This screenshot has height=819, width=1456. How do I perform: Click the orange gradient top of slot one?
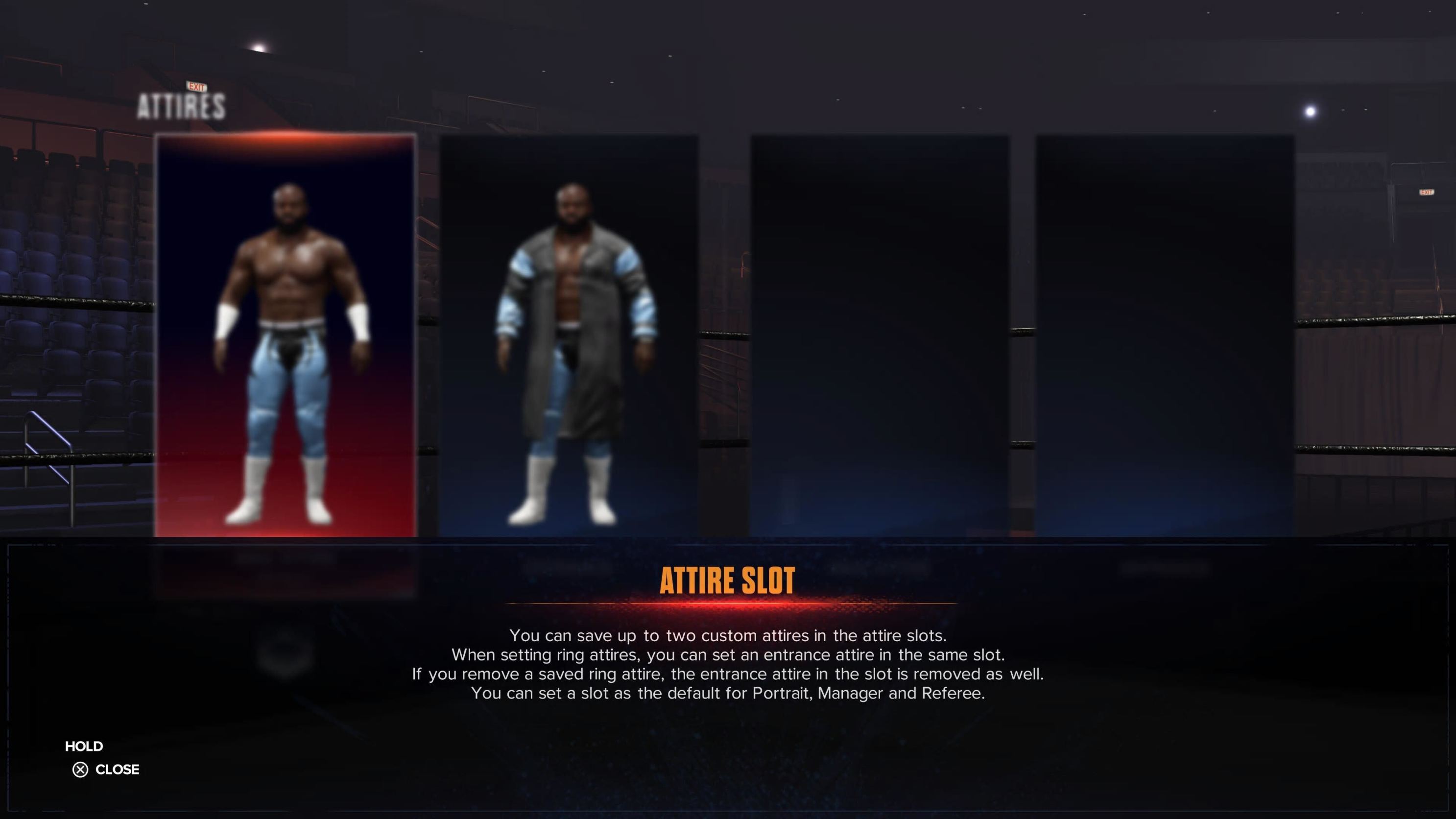286,143
